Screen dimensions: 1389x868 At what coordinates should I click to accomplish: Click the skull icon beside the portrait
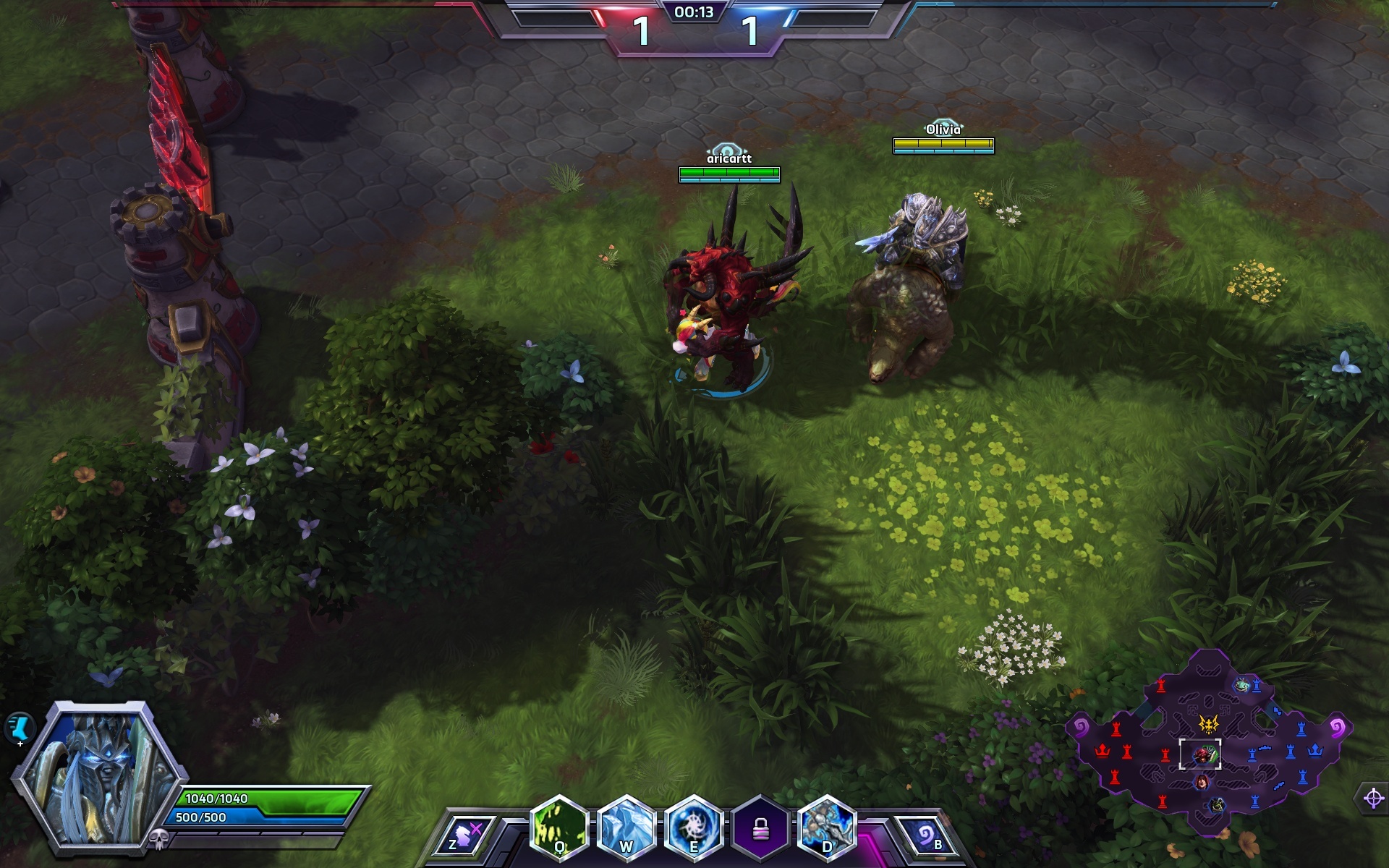(x=159, y=840)
